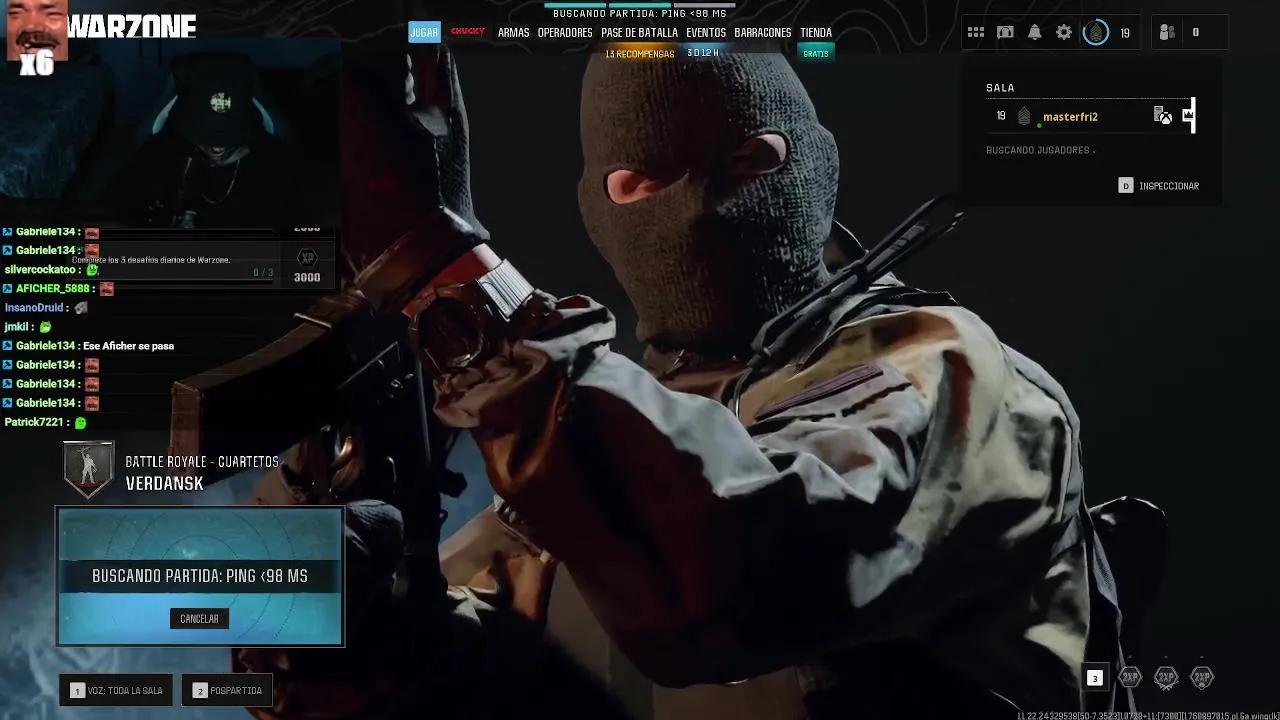Screen dimensions: 1280x720
Task: Open settings via the gear icon
Action: click(1064, 32)
